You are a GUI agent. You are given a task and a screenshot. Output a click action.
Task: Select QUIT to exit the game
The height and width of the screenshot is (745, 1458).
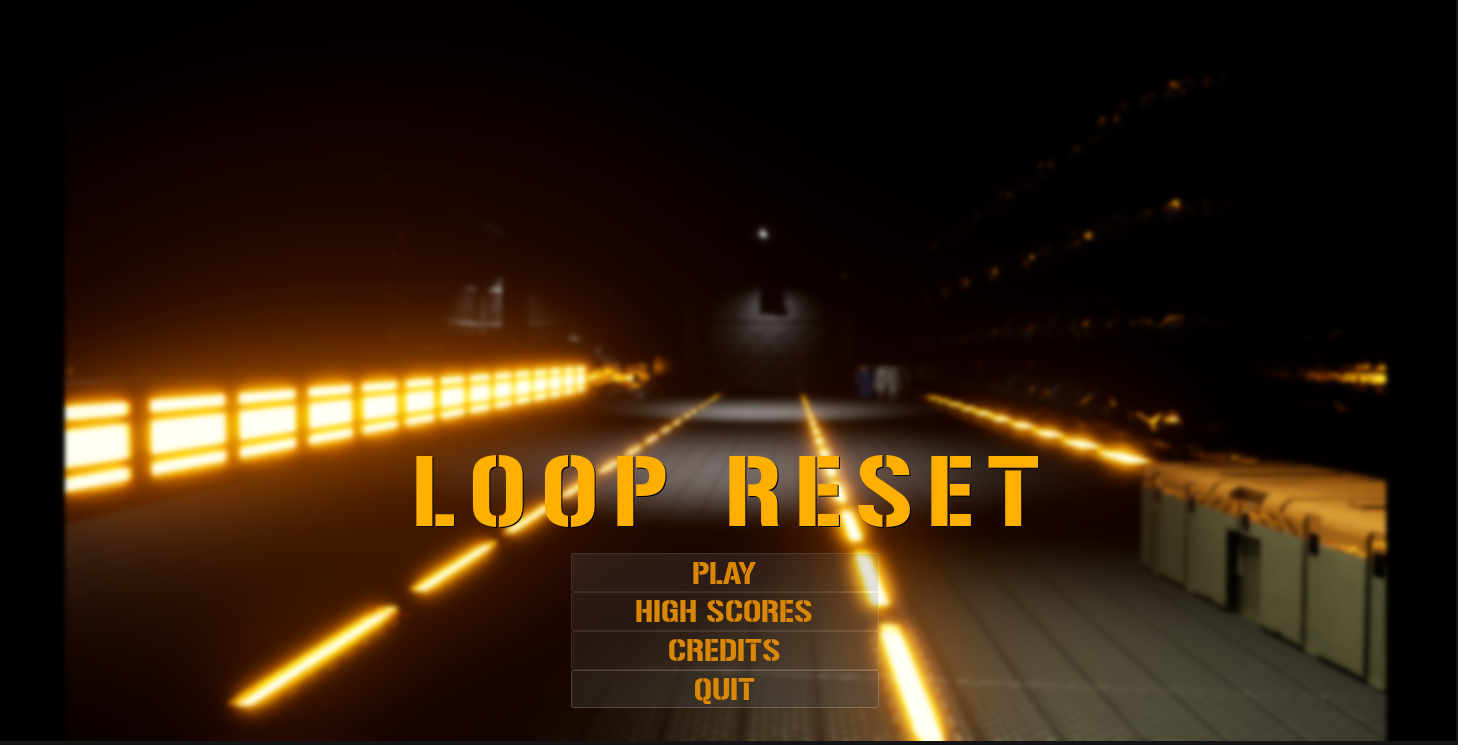[724, 689]
